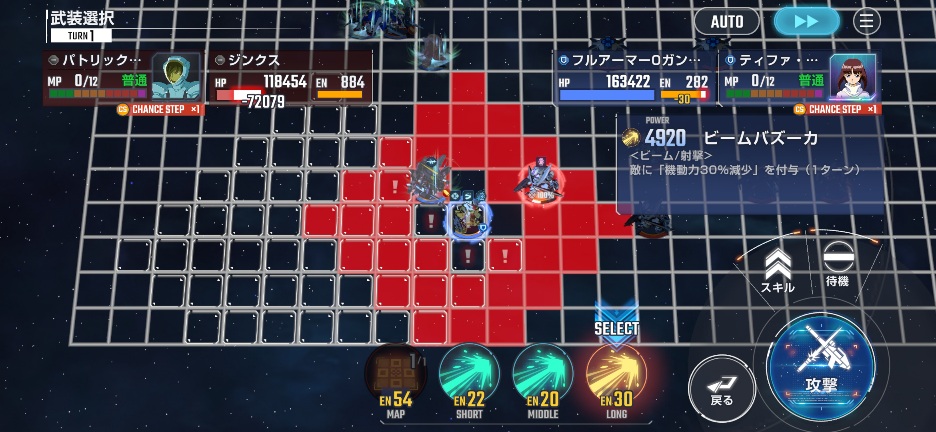Select the MAP weapon costing EN 54
Image resolution: width=936 pixels, height=432 pixels.
pos(395,378)
